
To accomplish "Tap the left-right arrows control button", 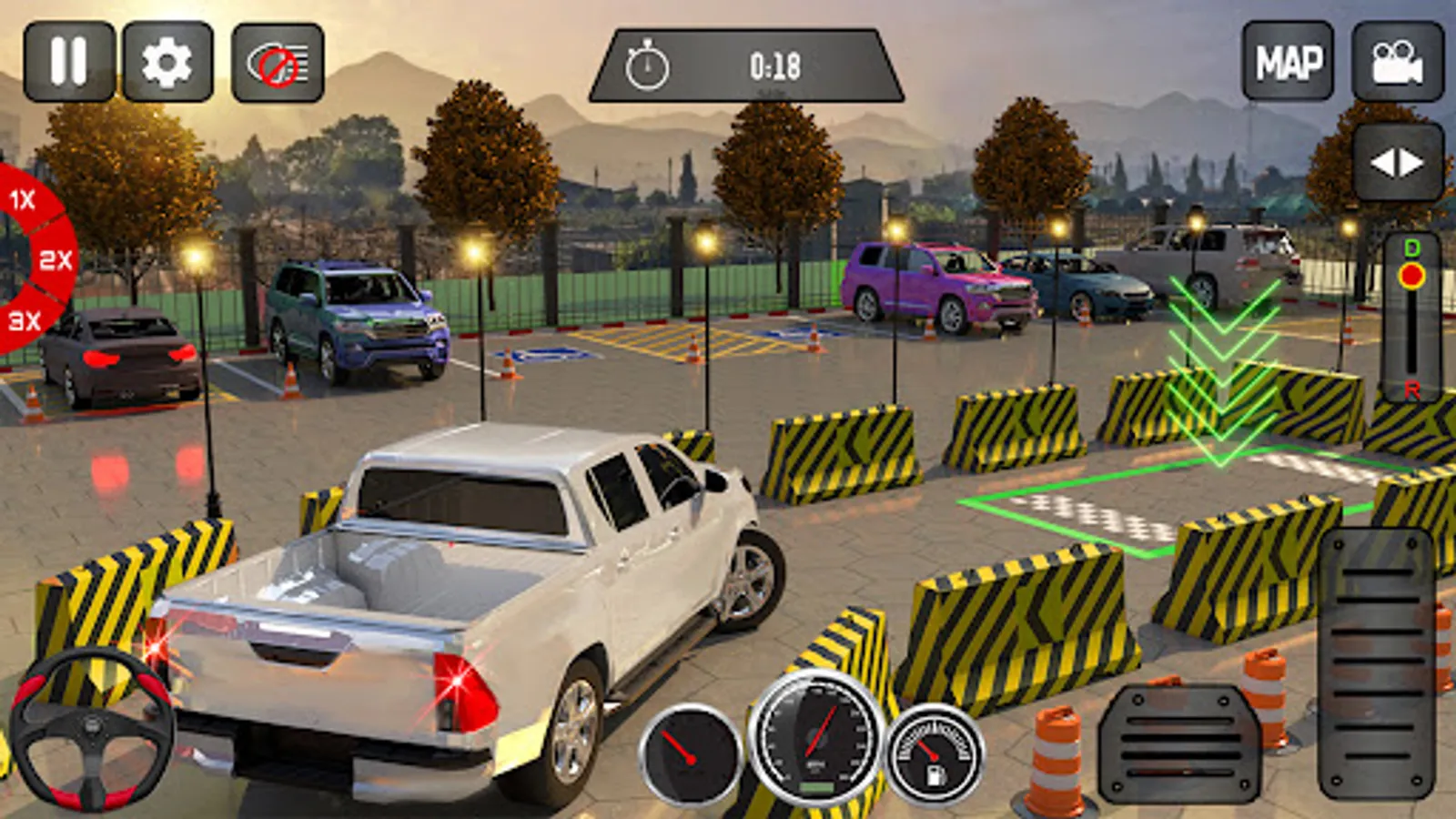I will 1397,163.
